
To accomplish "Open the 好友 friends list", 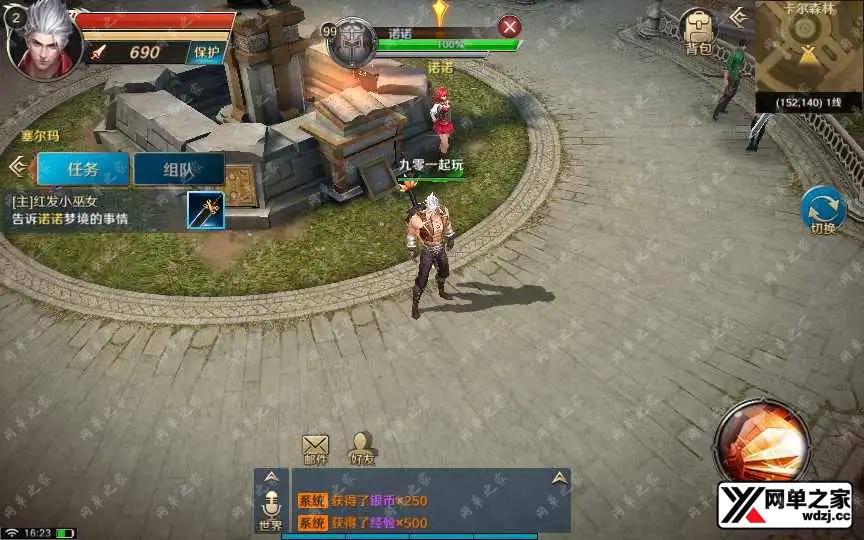I will [362, 450].
